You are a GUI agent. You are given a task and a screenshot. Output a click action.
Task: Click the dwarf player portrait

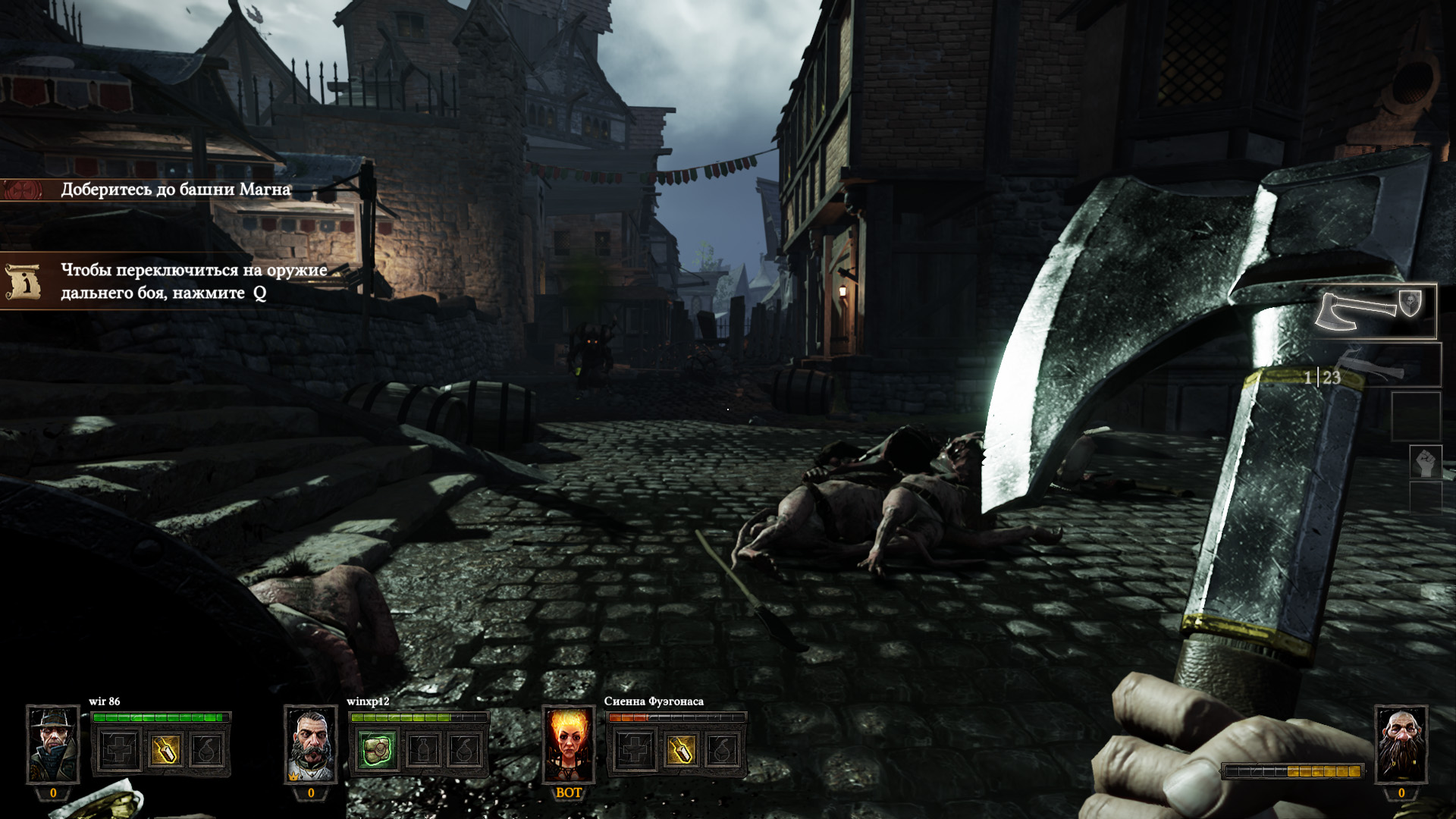(1401, 745)
